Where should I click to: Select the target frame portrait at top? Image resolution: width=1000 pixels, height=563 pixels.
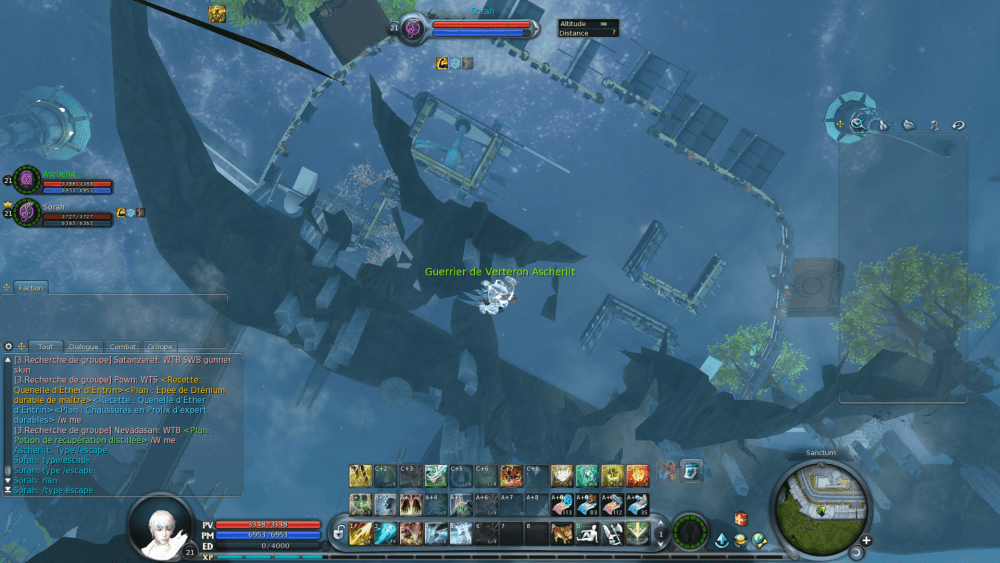pyautogui.click(x=414, y=30)
